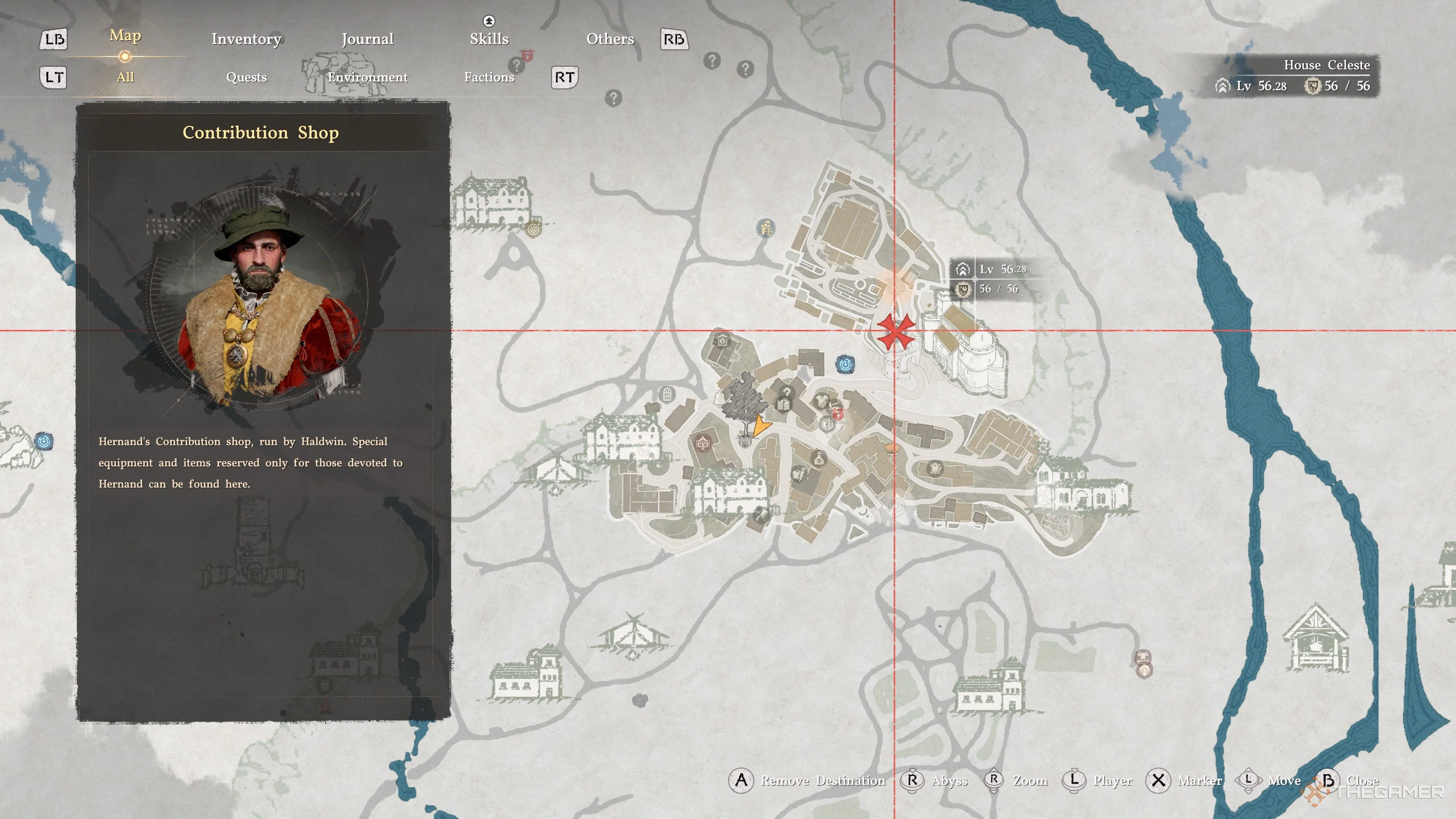This screenshot has height=819, width=1456.
Task: Choose the Environment map filter
Action: pyautogui.click(x=367, y=77)
